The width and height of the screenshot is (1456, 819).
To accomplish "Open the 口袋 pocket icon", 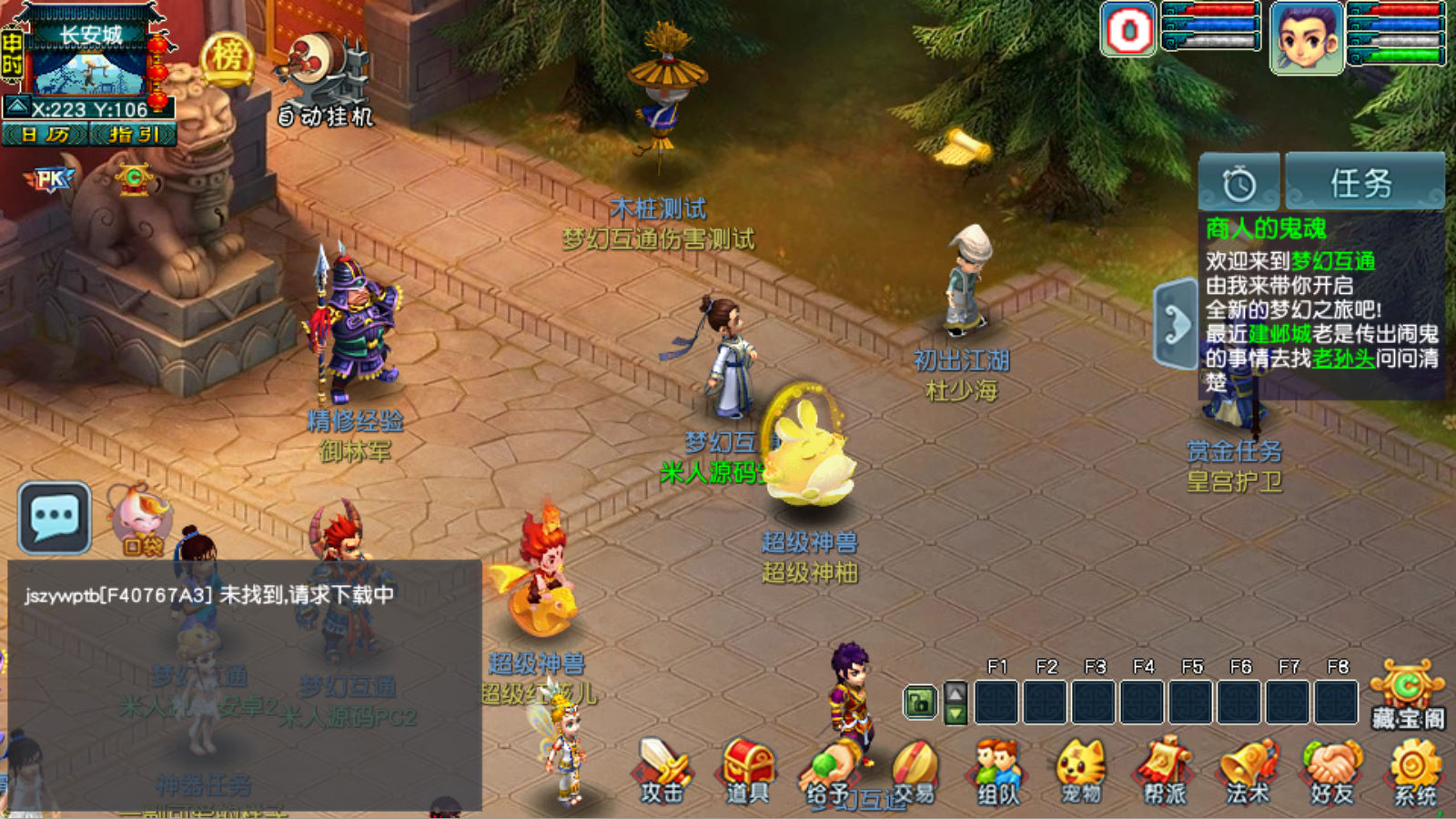I will (x=141, y=521).
